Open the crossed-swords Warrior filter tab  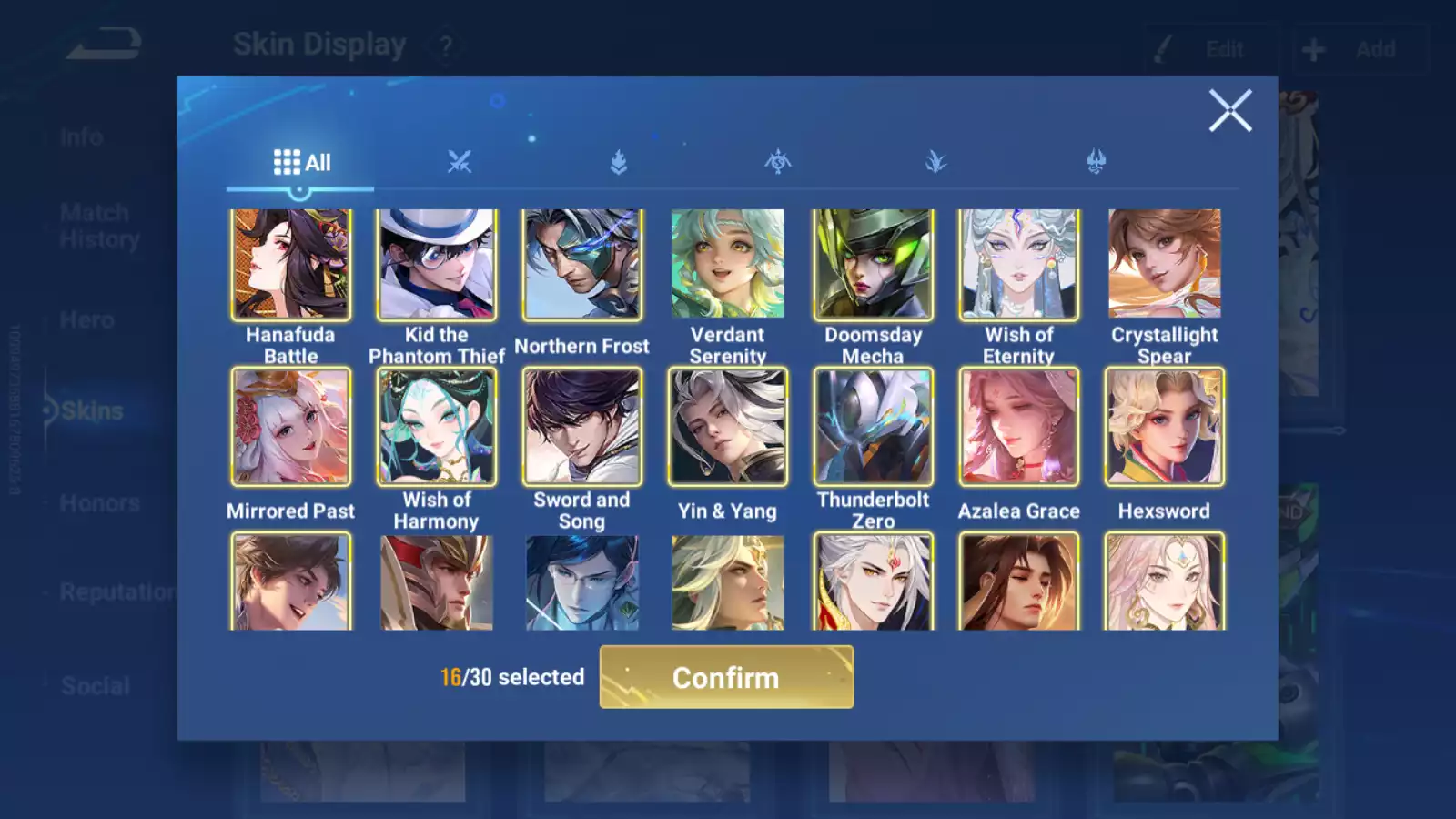(458, 162)
